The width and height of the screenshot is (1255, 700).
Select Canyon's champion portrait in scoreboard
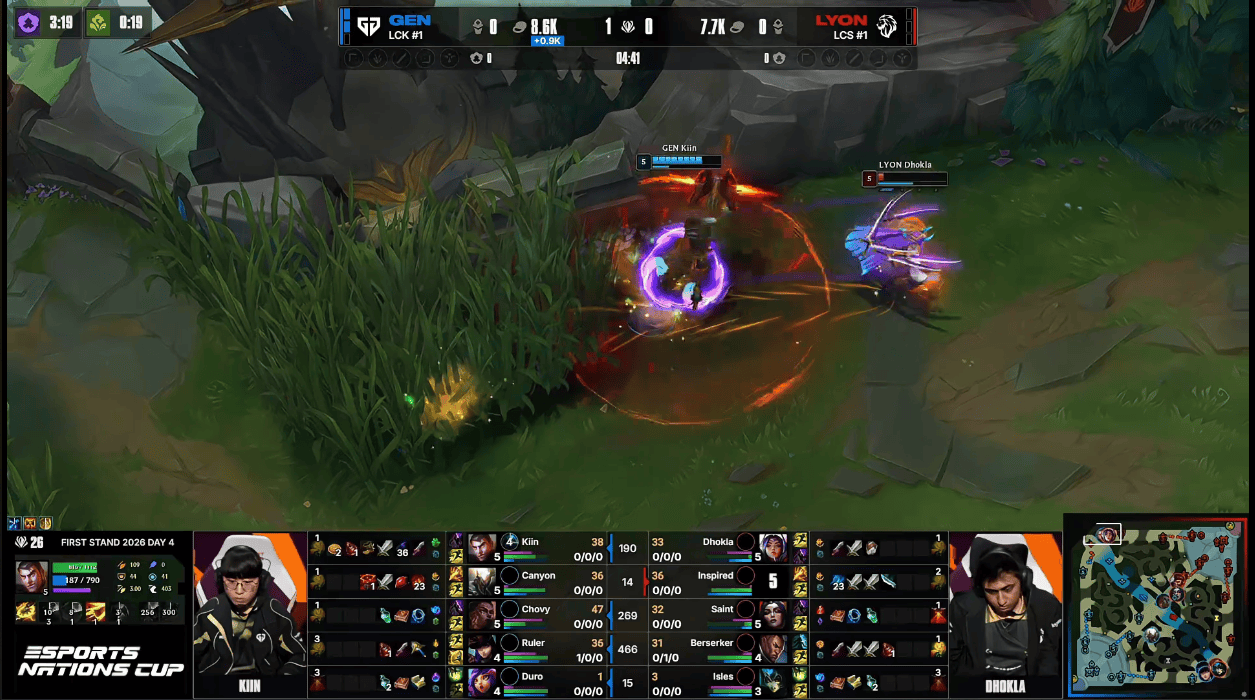tap(482, 582)
